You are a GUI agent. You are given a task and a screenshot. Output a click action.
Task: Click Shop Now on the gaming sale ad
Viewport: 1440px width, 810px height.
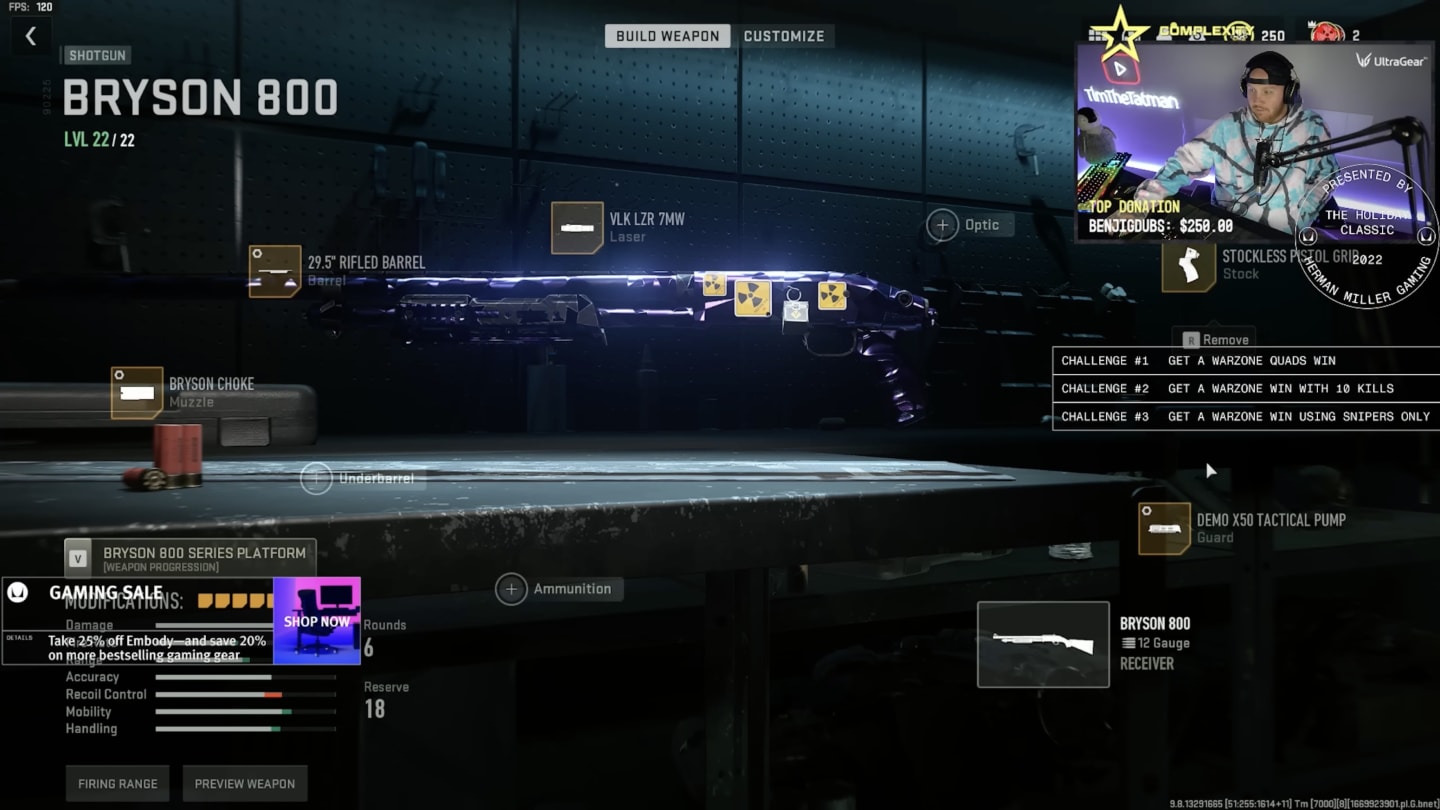tap(317, 621)
